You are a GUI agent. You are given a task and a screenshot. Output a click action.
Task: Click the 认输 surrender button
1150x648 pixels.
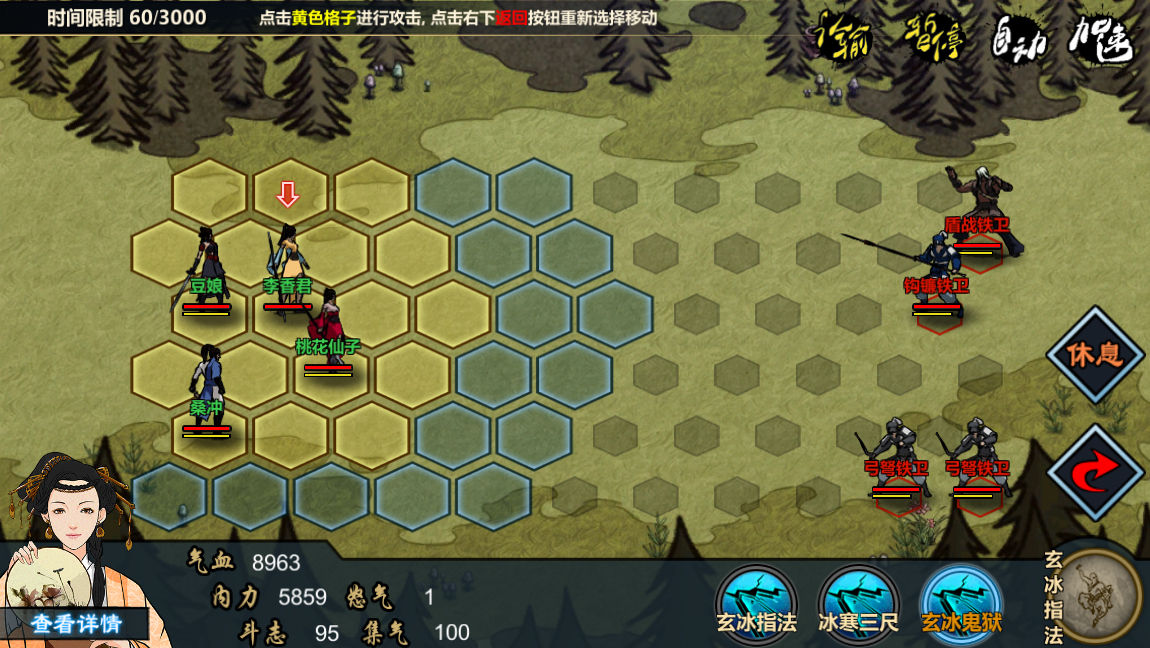(842, 38)
